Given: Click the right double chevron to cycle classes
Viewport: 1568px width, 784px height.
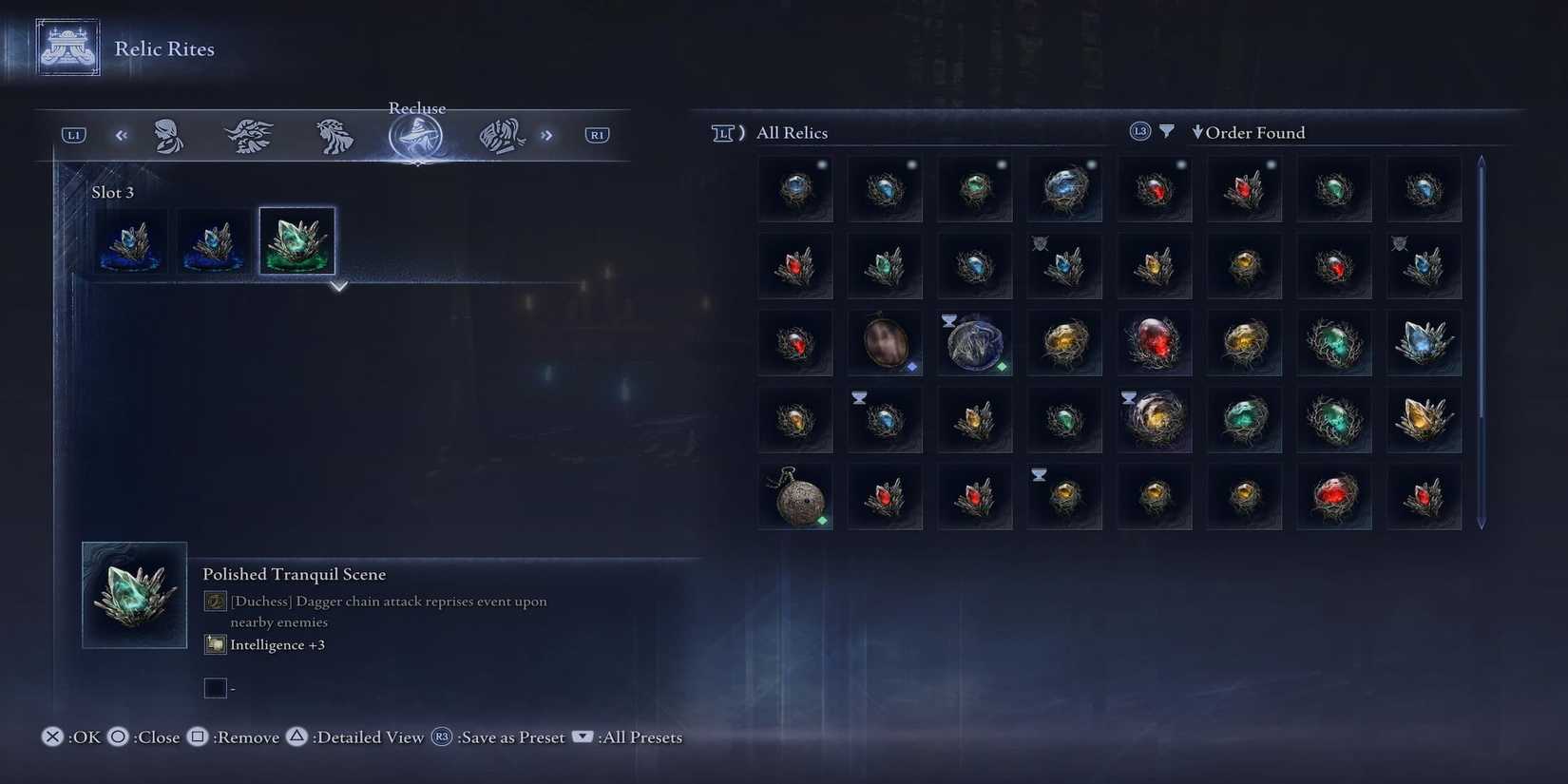Looking at the screenshot, I should (x=546, y=134).
